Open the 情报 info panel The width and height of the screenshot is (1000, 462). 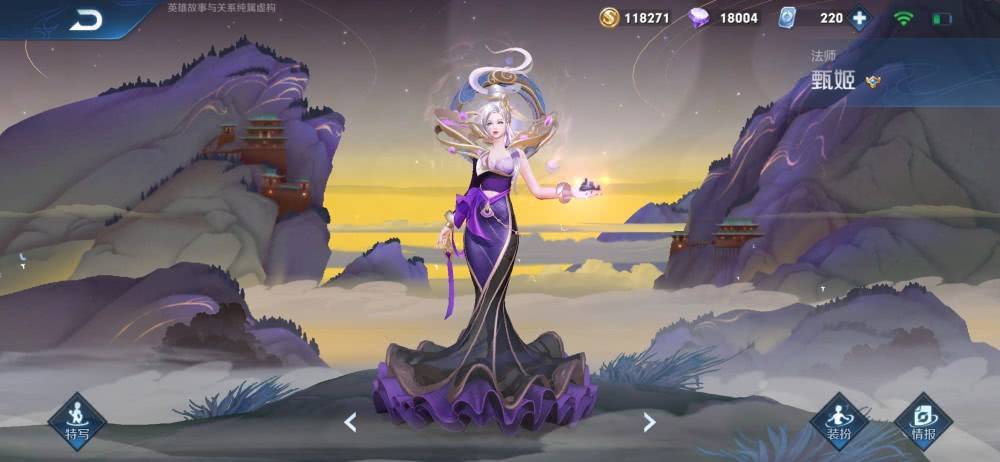923,419
